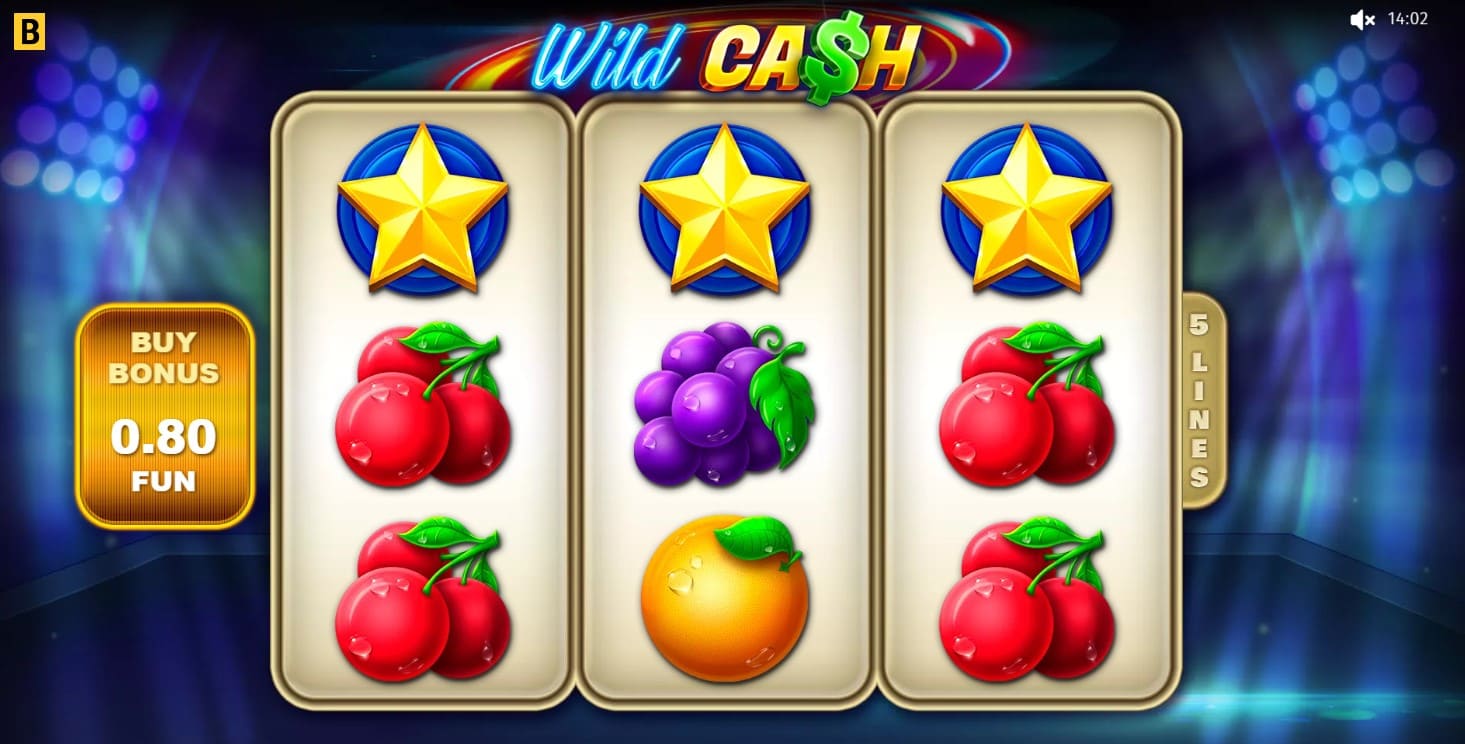Click the right reel panel
Screen dimensions: 1465x744
1025,300
